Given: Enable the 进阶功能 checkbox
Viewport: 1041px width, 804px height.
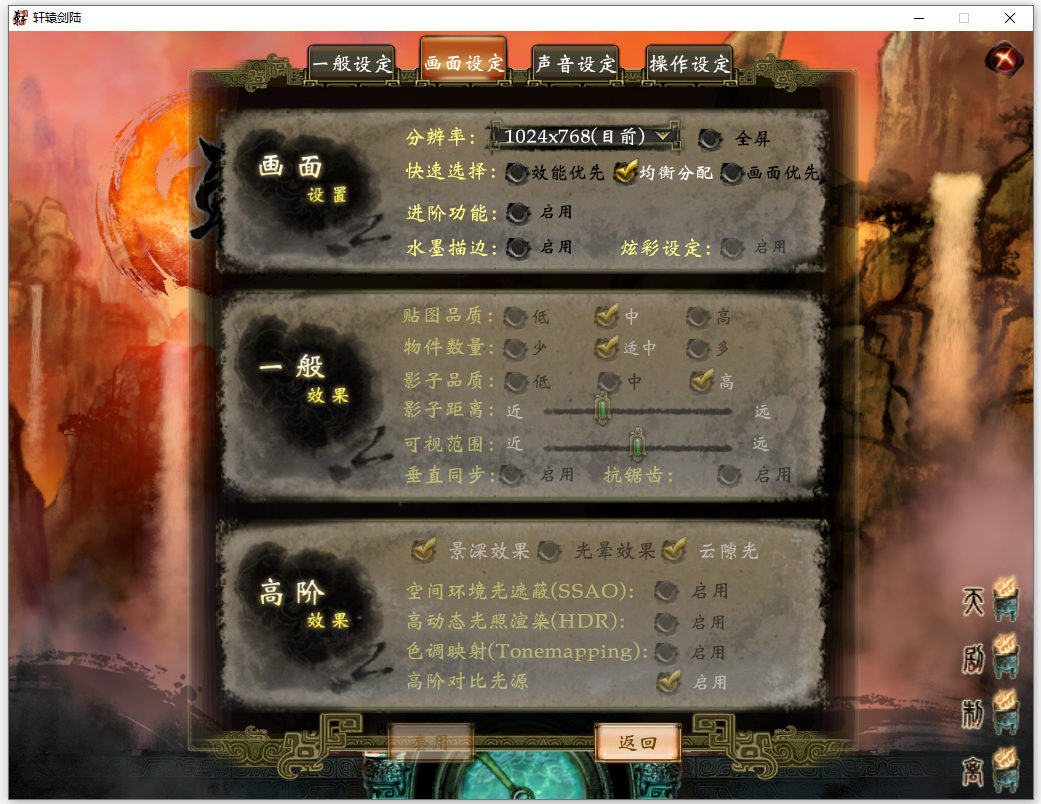Looking at the screenshot, I should [x=518, y=213].
